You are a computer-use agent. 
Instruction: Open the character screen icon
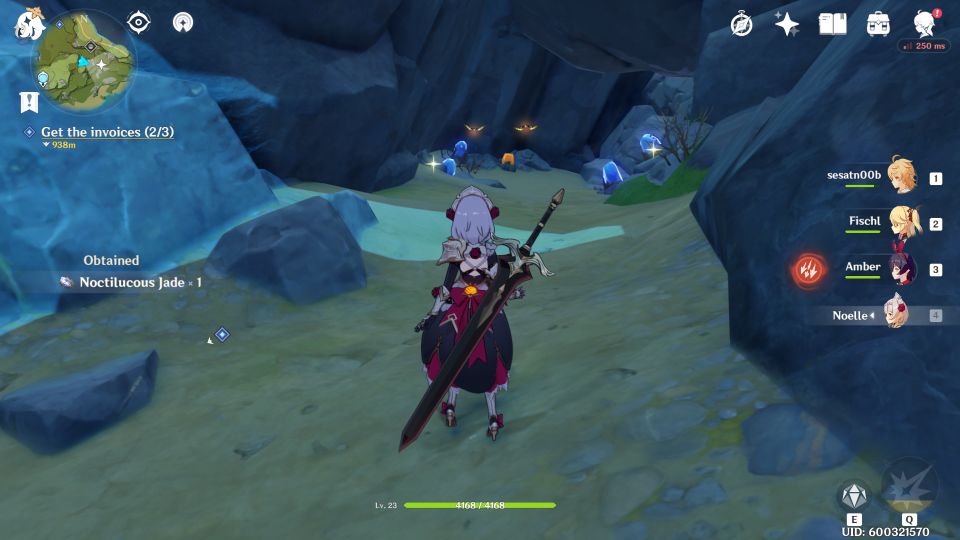924,24
